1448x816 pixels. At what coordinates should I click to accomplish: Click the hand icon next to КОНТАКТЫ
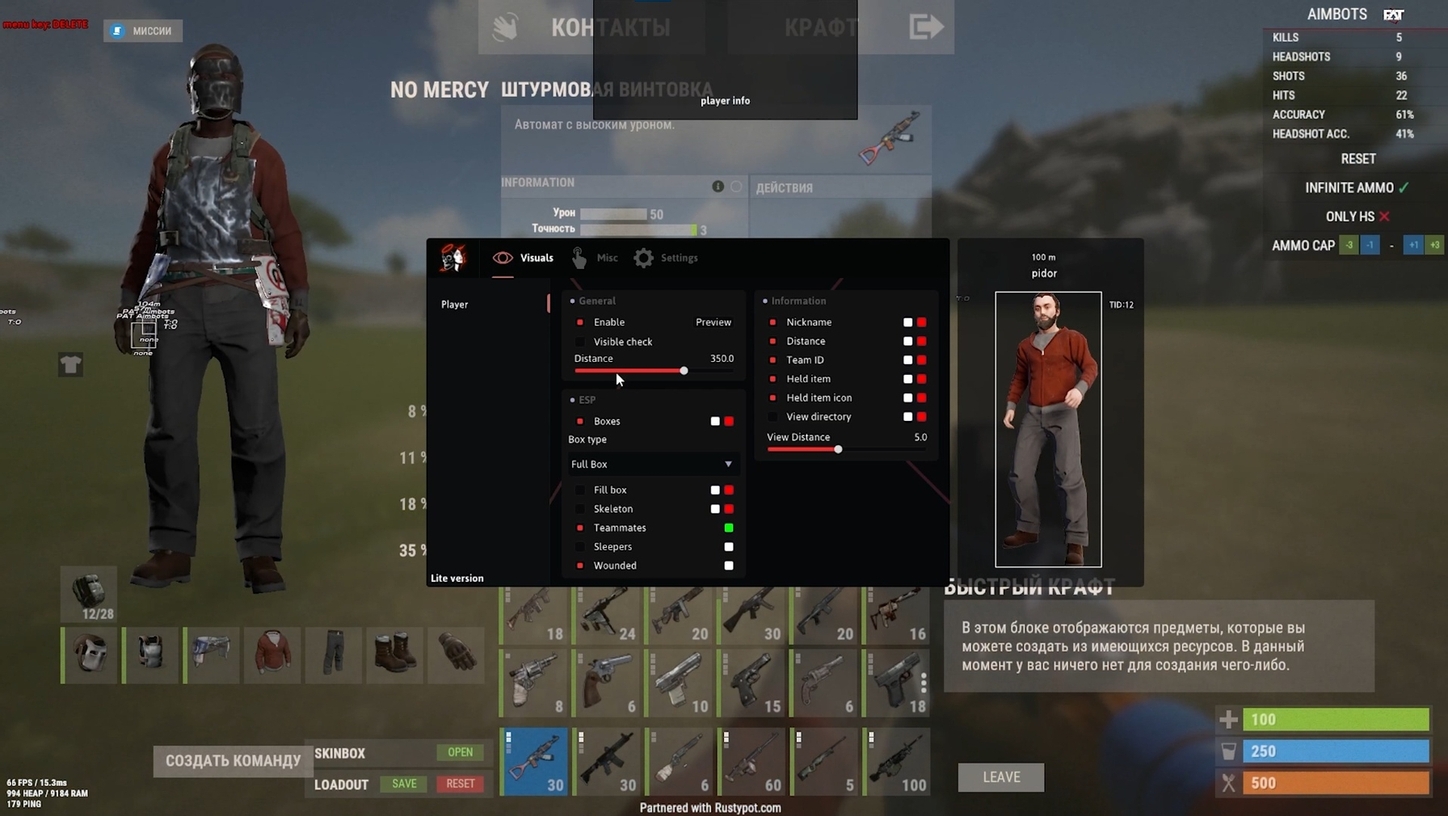505,27
